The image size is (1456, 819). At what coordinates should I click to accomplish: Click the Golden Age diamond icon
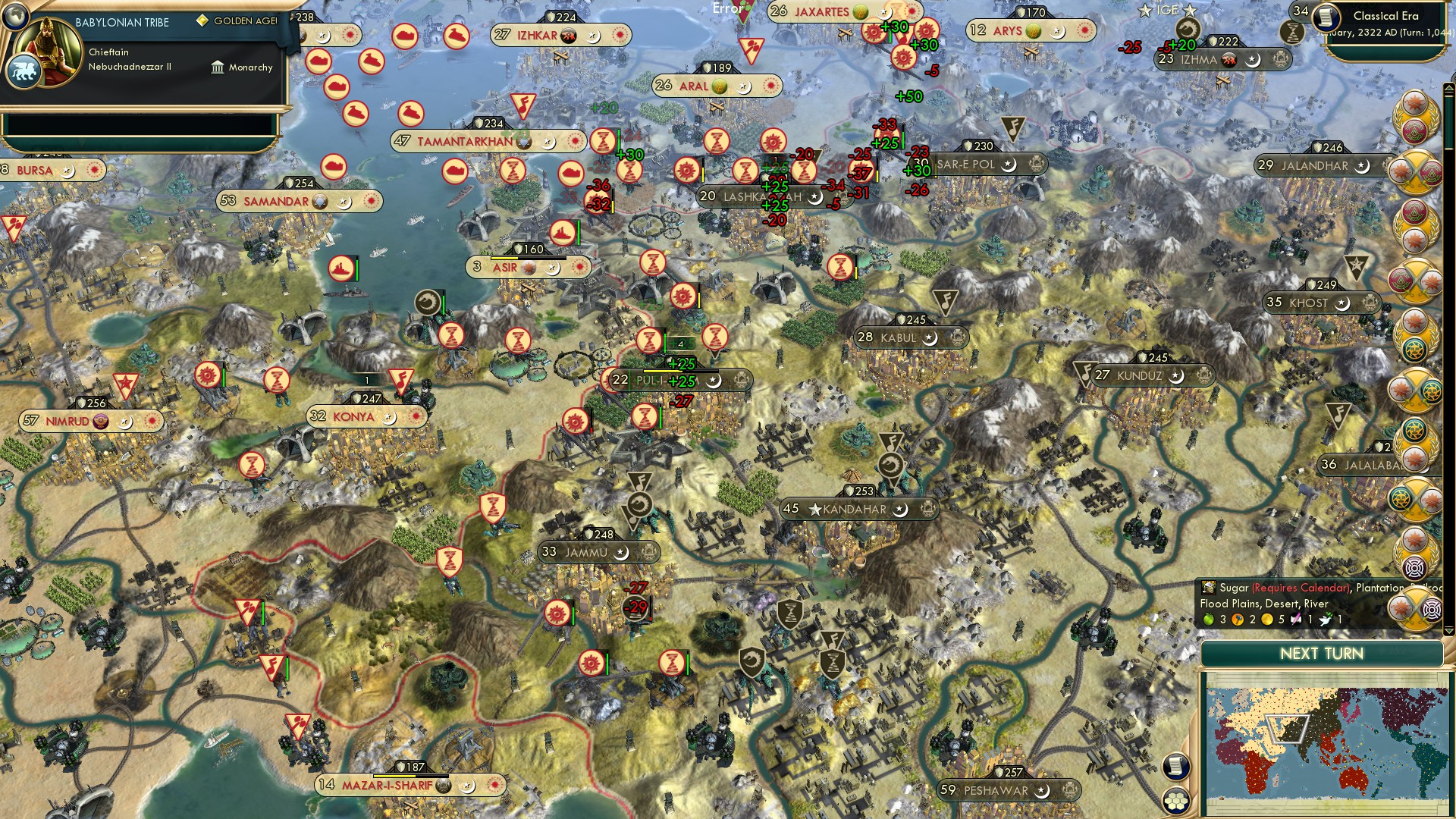click(x=200, y=22)
